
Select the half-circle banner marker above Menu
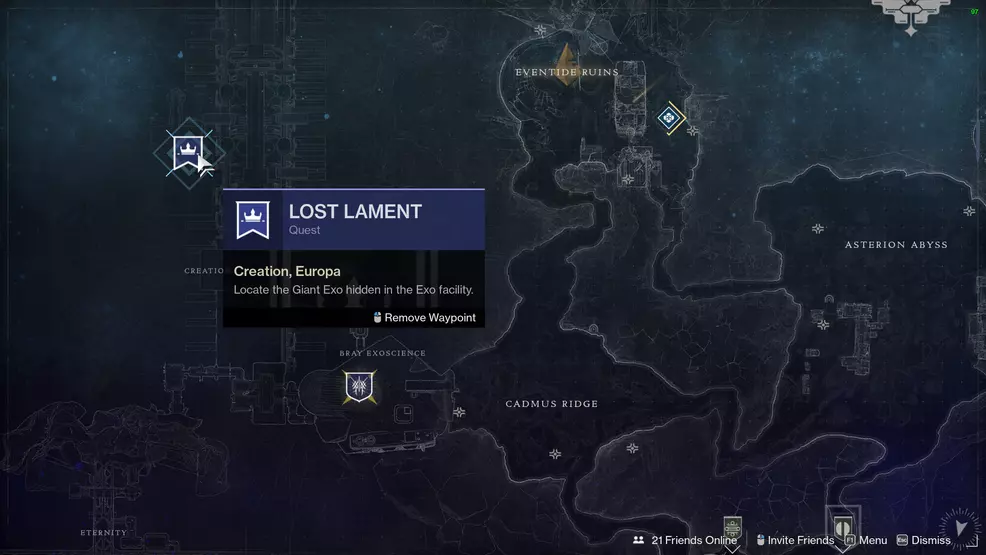click(842, 524)
